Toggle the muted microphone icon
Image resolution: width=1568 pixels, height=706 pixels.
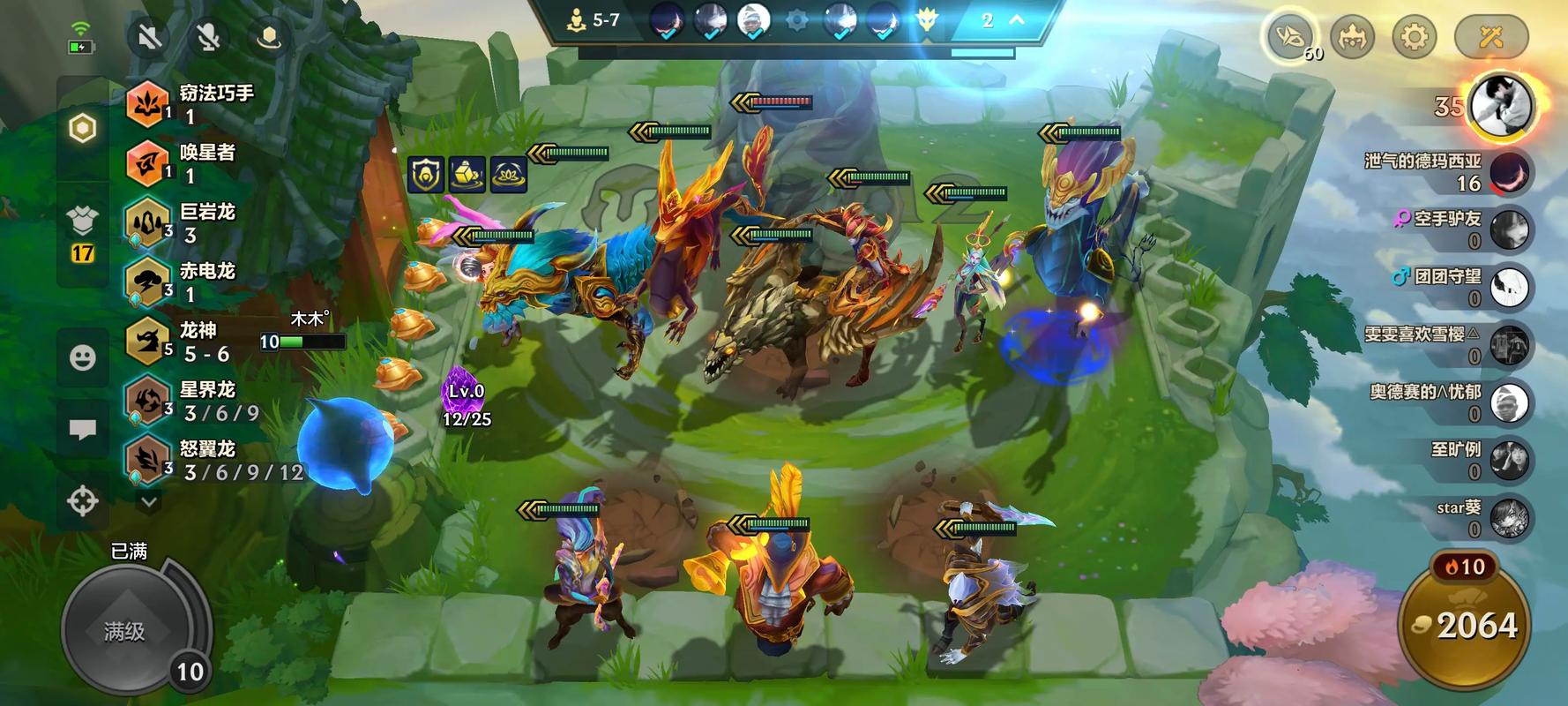click(209, 37)
